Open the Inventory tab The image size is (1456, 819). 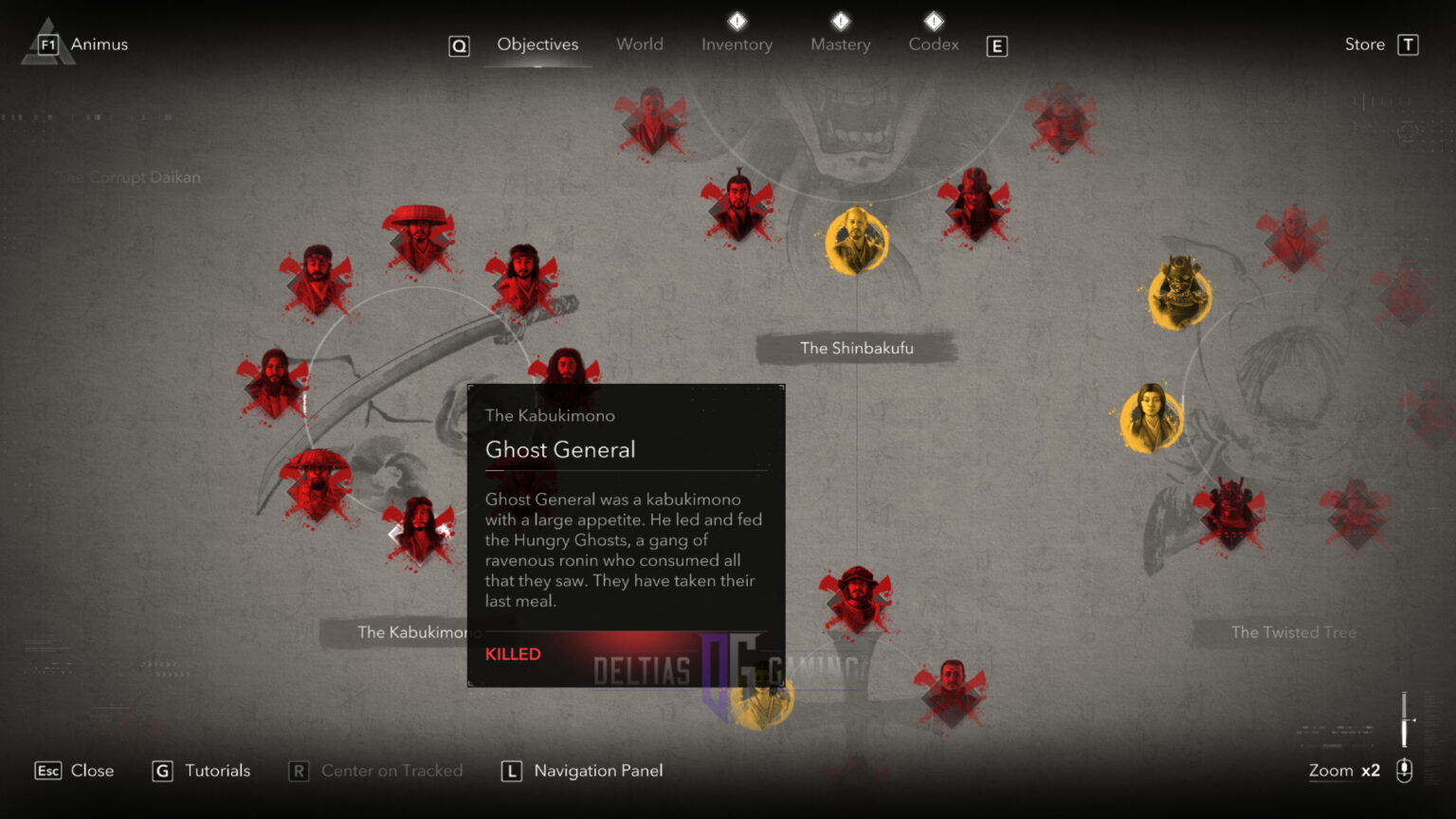pos(737,44)
